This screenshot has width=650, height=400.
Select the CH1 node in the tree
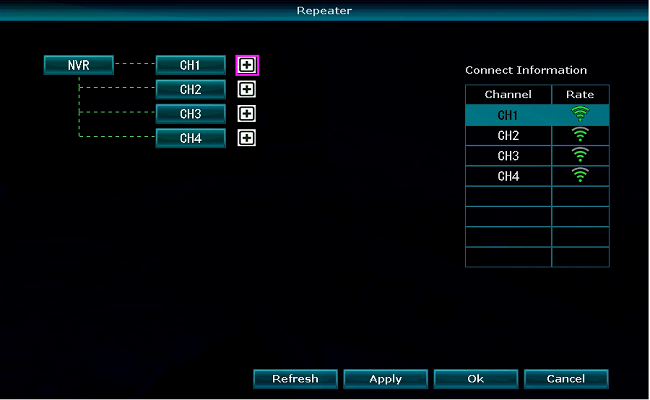191,65
